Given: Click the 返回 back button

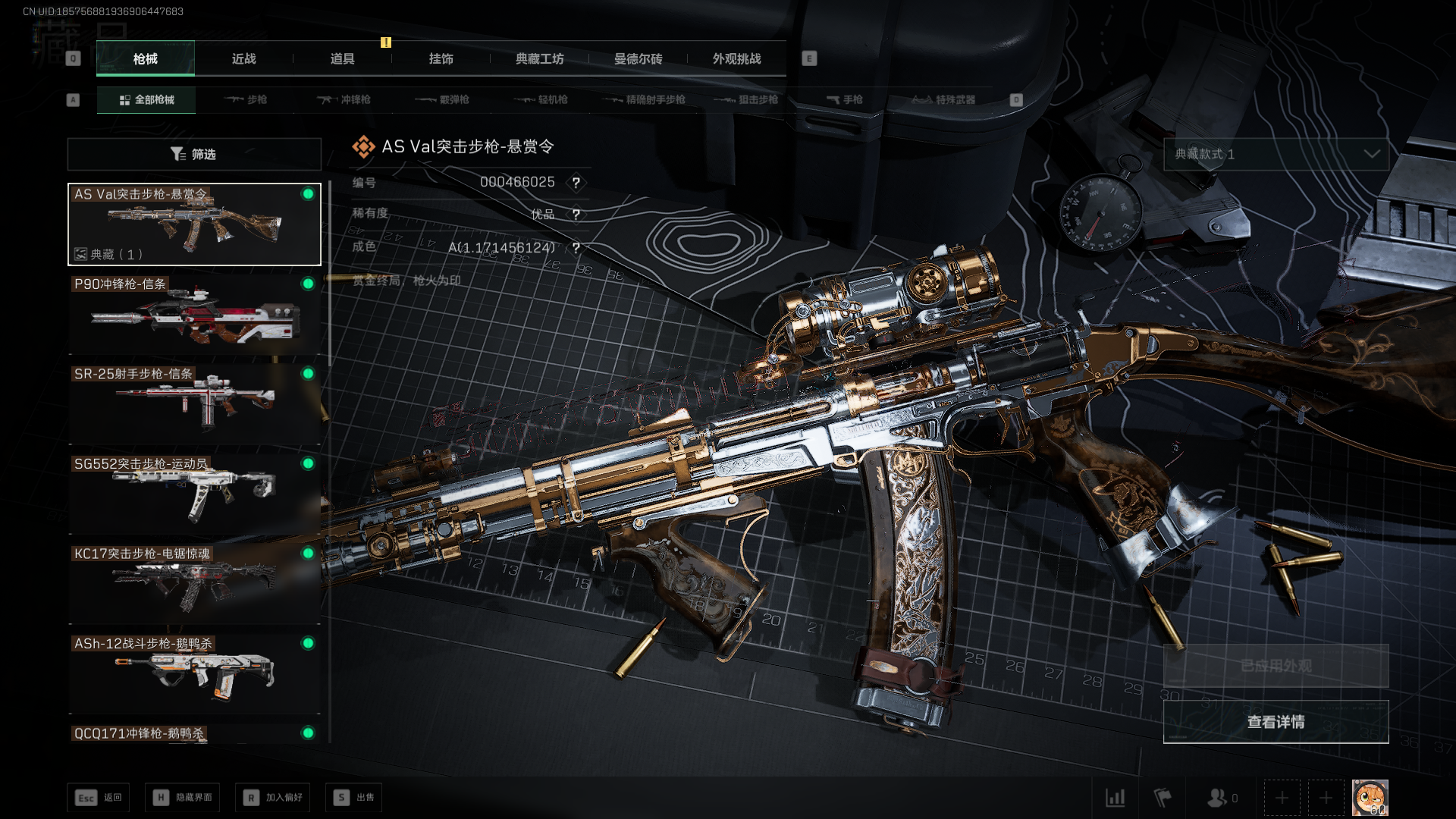Looking at the screenshot, I should 99,797.
